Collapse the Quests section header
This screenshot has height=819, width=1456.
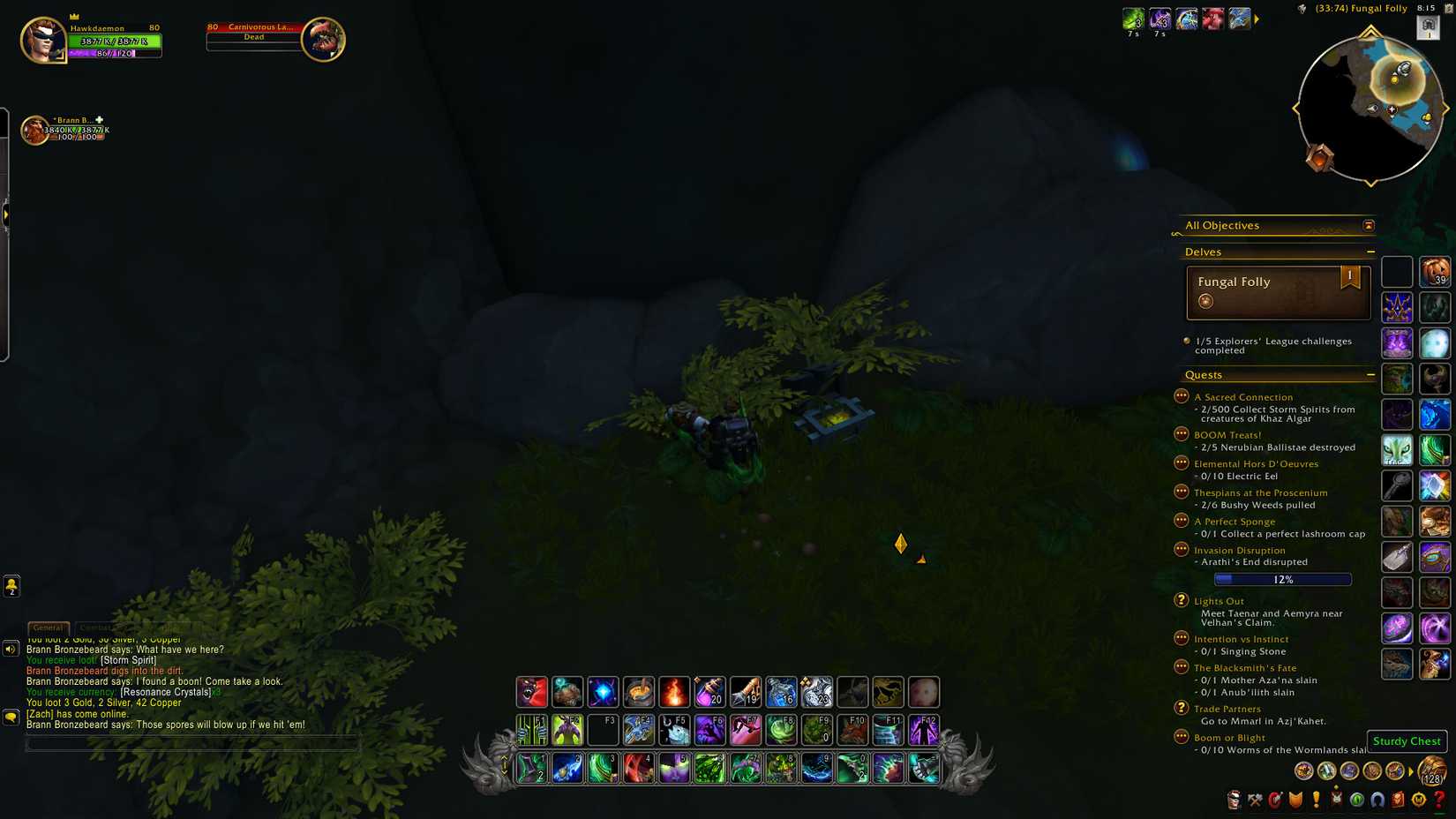1371,375
